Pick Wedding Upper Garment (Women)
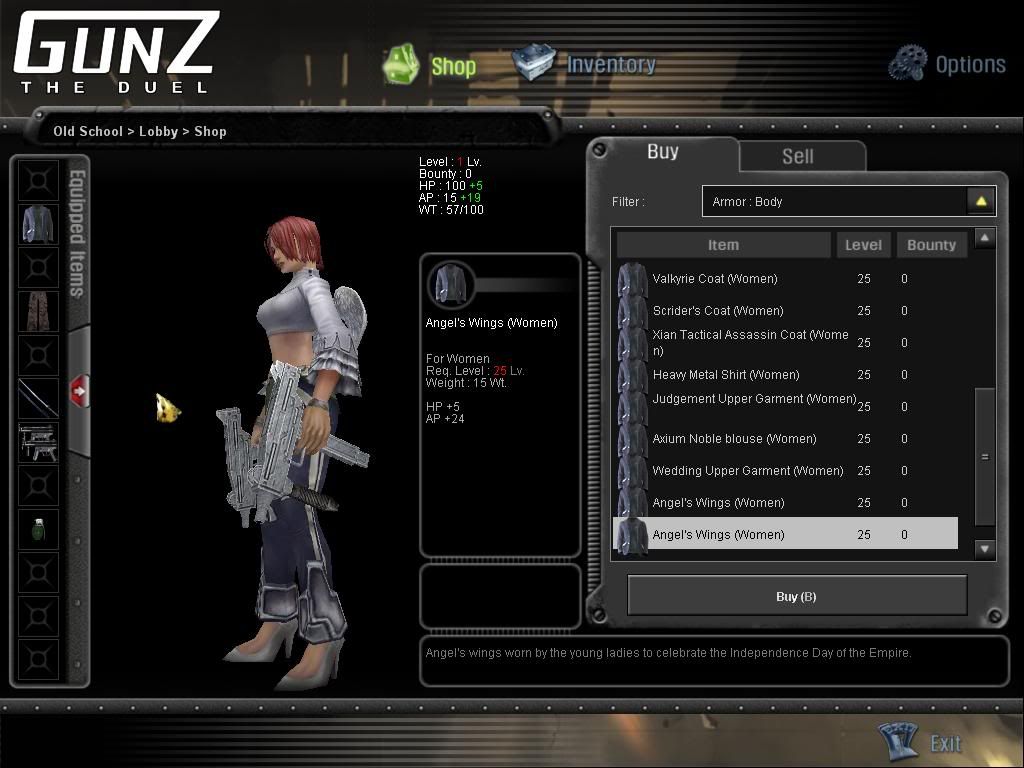 pyautogui.click(x=747, y=471)
